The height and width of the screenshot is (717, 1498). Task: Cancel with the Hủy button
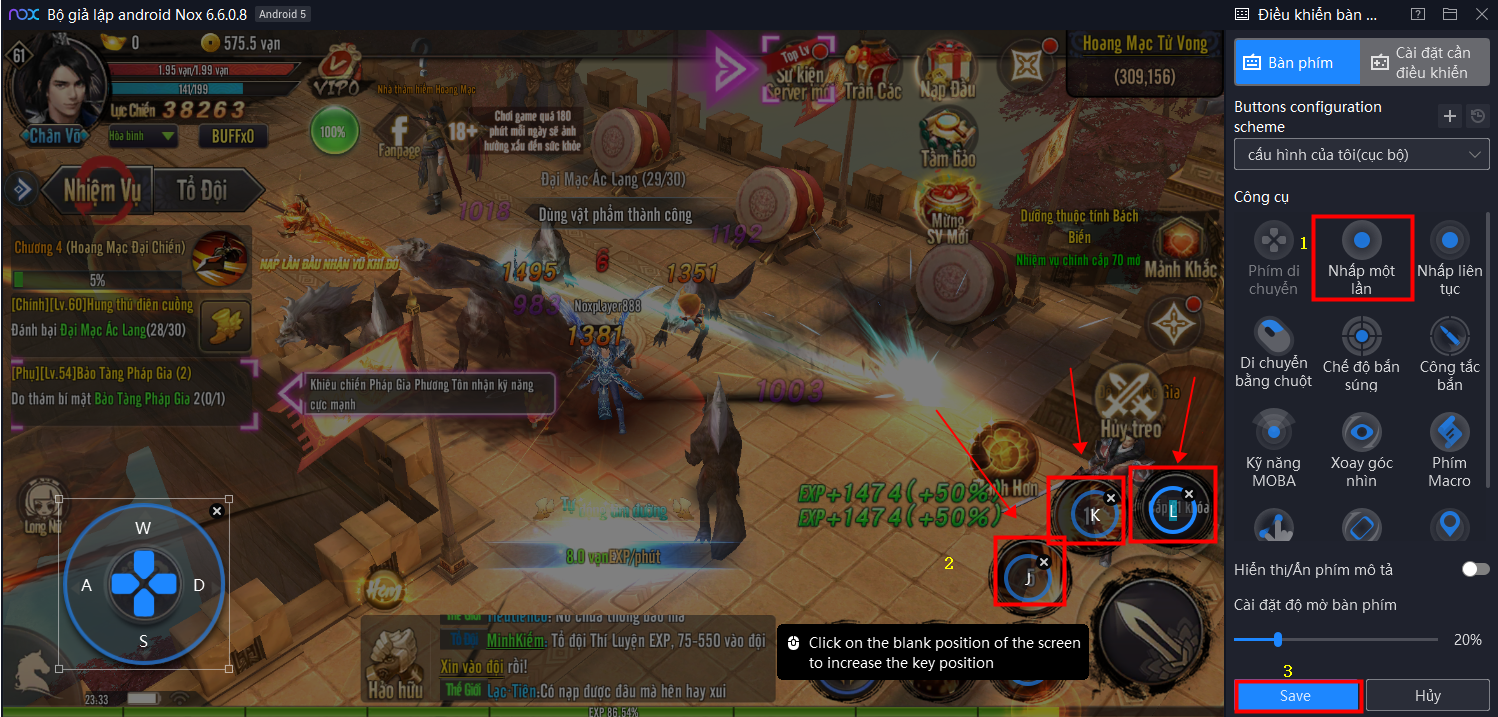pyautogui.click(x=1427, y=696)
